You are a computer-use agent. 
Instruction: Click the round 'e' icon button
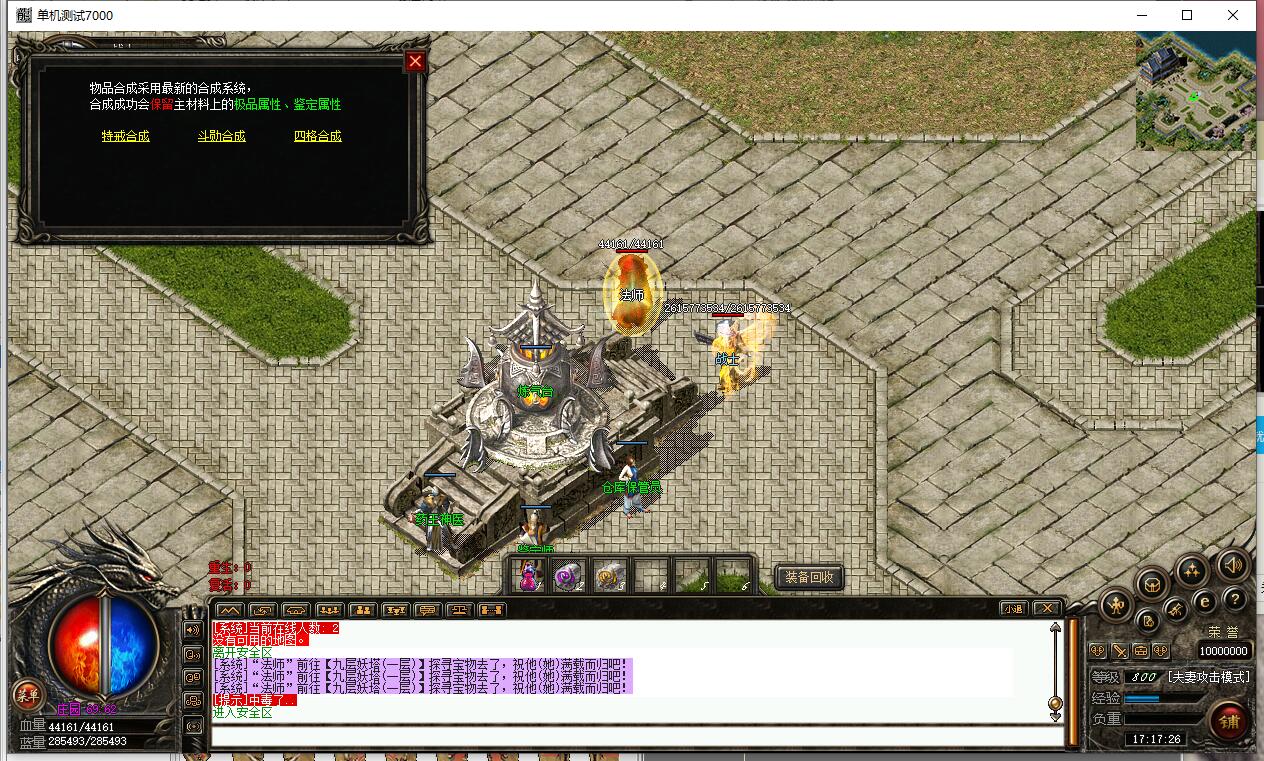point(1205,602)
